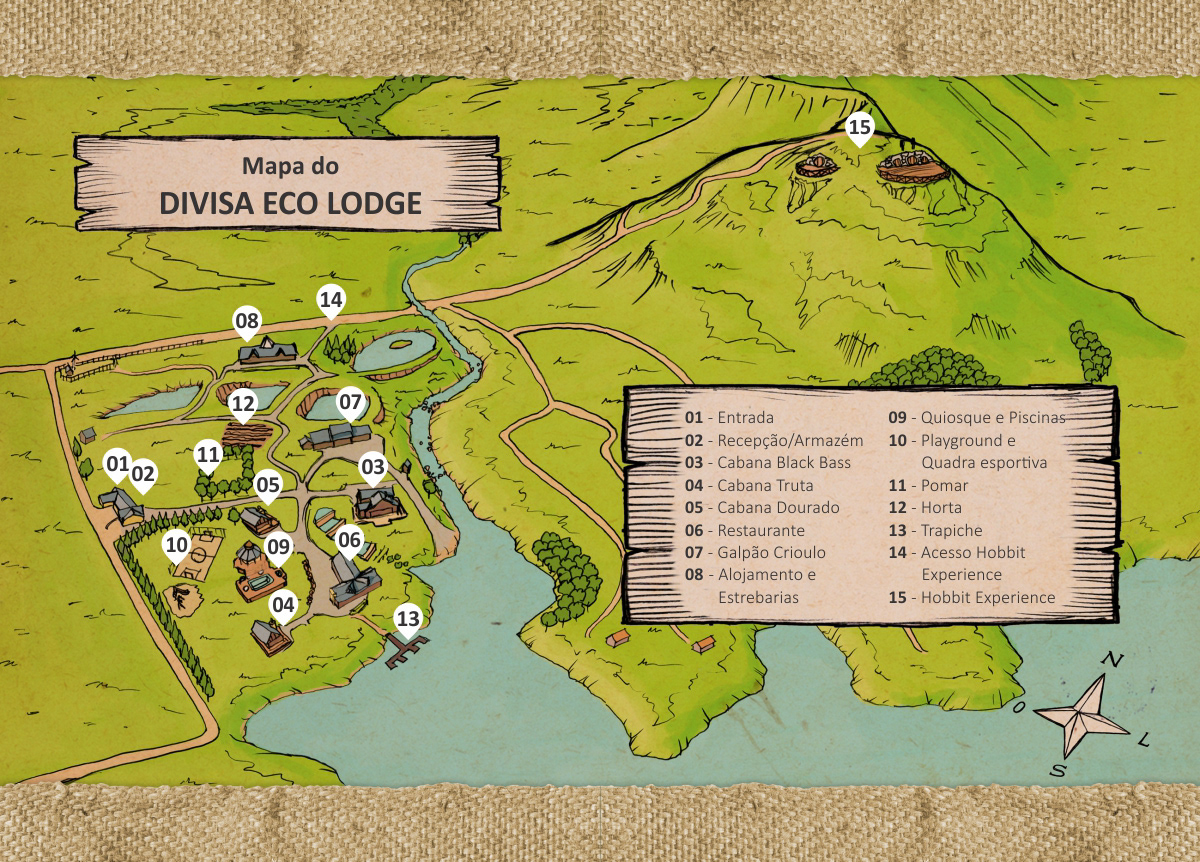1200x862 pixels.
Task: Select map marker 07 pin
Action: coord(350,404)
